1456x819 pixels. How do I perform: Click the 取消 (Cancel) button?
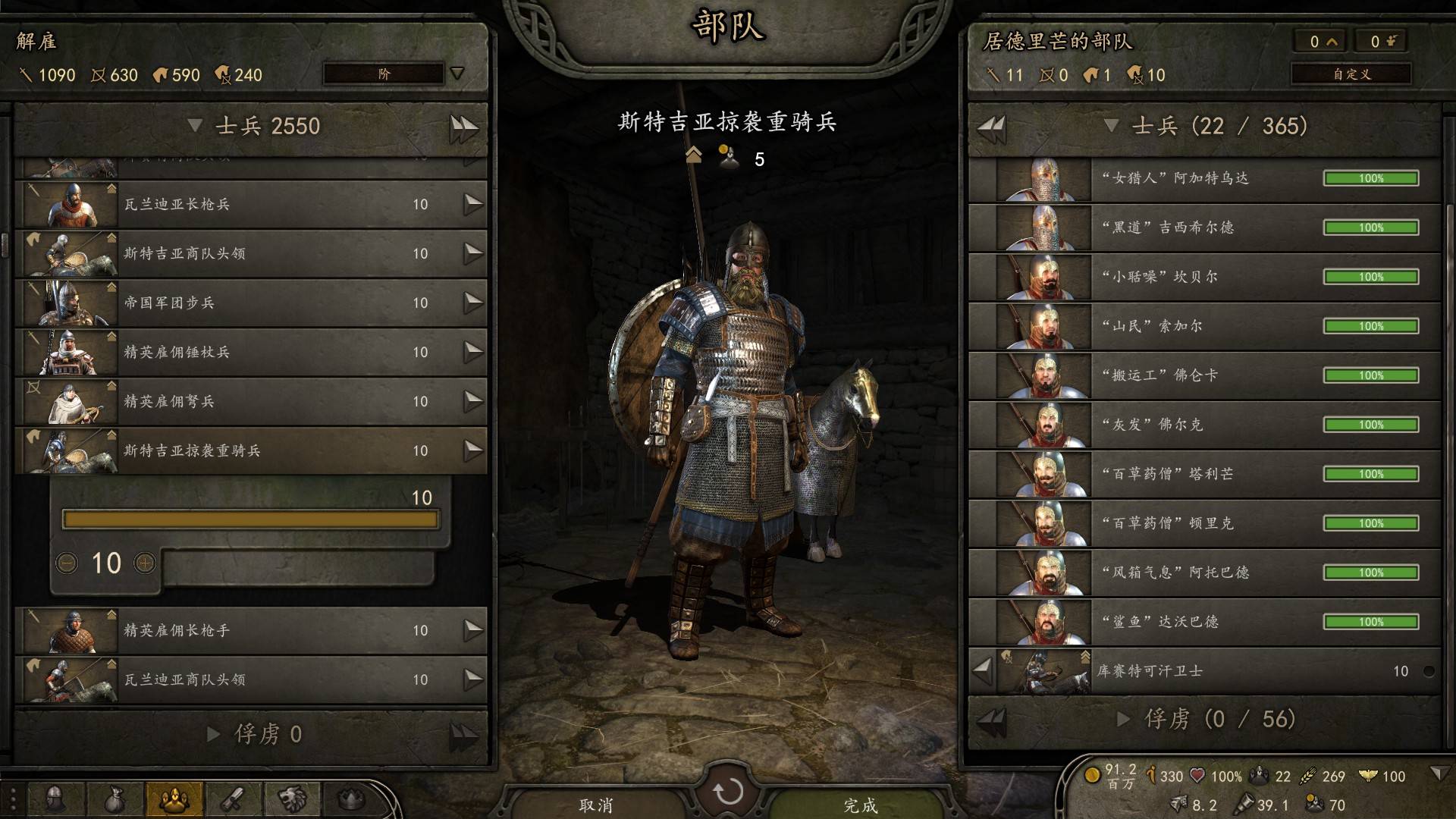tap(596, 804)
